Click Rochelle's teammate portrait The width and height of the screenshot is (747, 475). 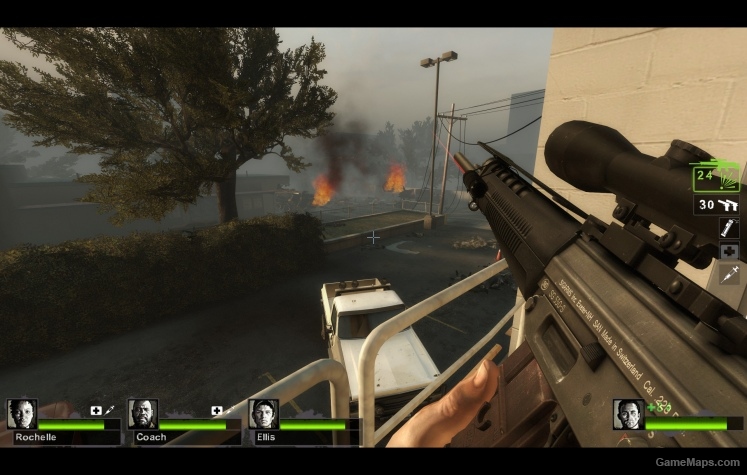(x=21, y=414)
